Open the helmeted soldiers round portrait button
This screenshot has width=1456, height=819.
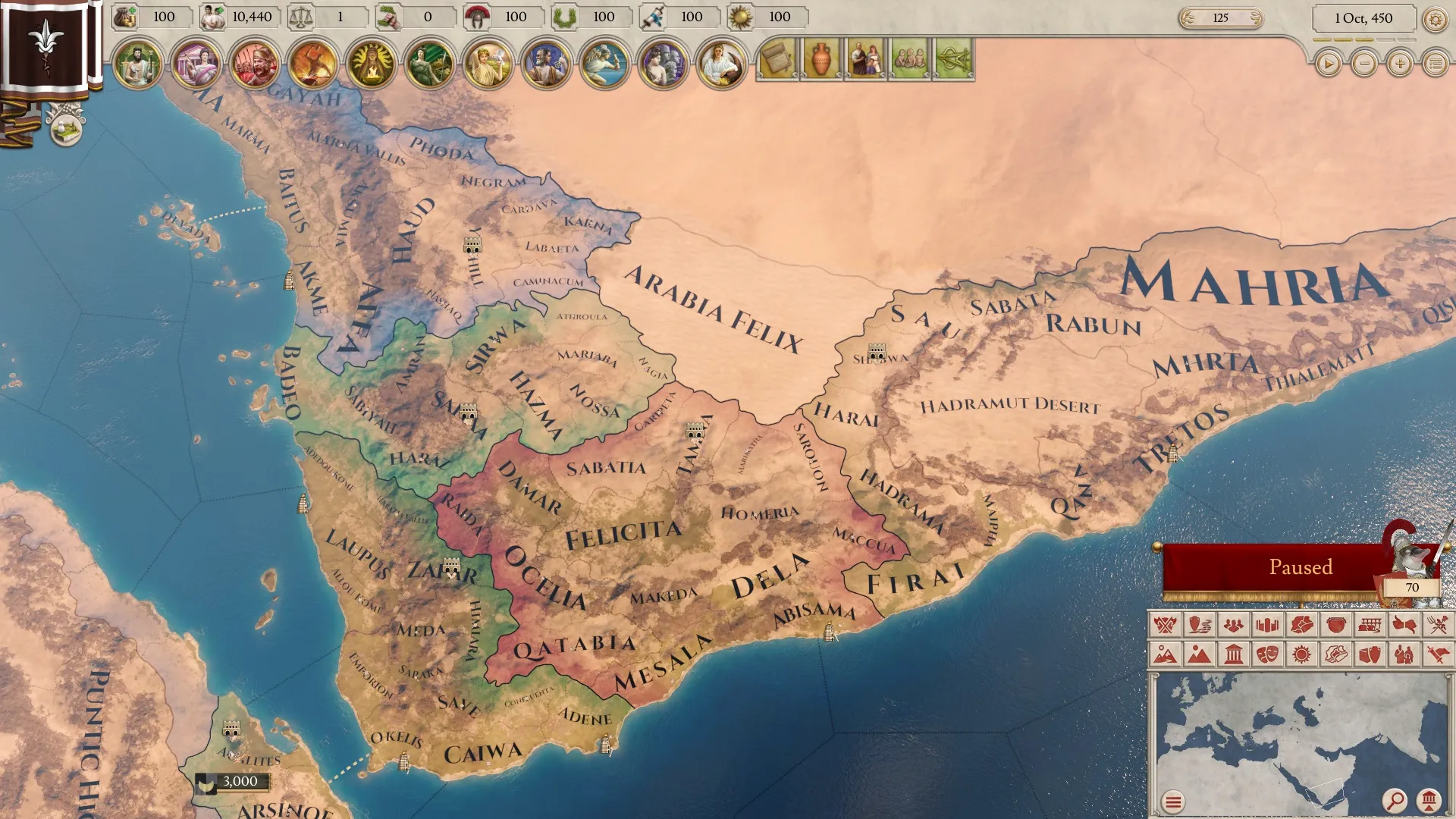click(x=255, y=64)
